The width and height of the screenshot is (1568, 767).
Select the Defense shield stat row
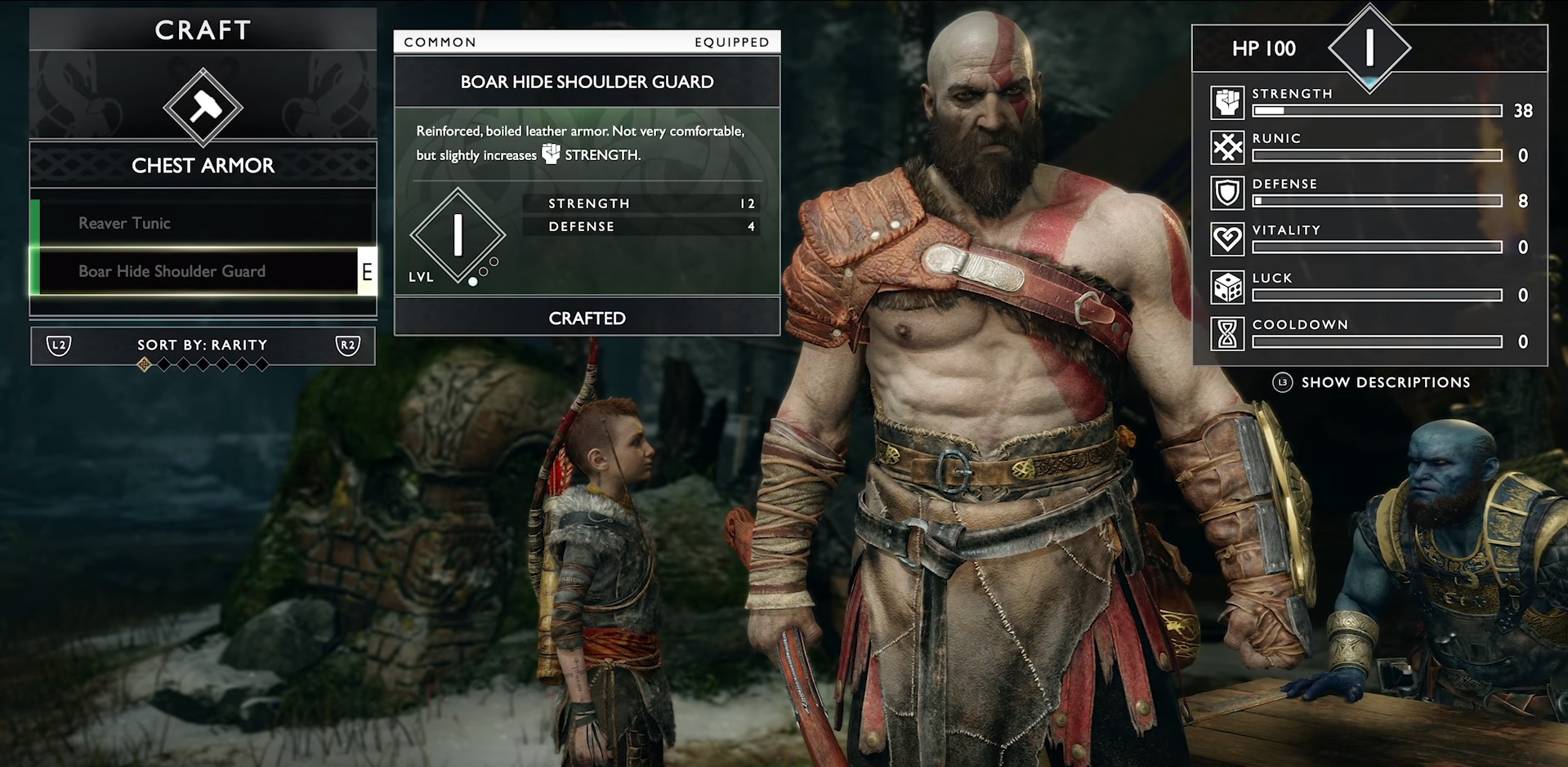coord(1371,194)
